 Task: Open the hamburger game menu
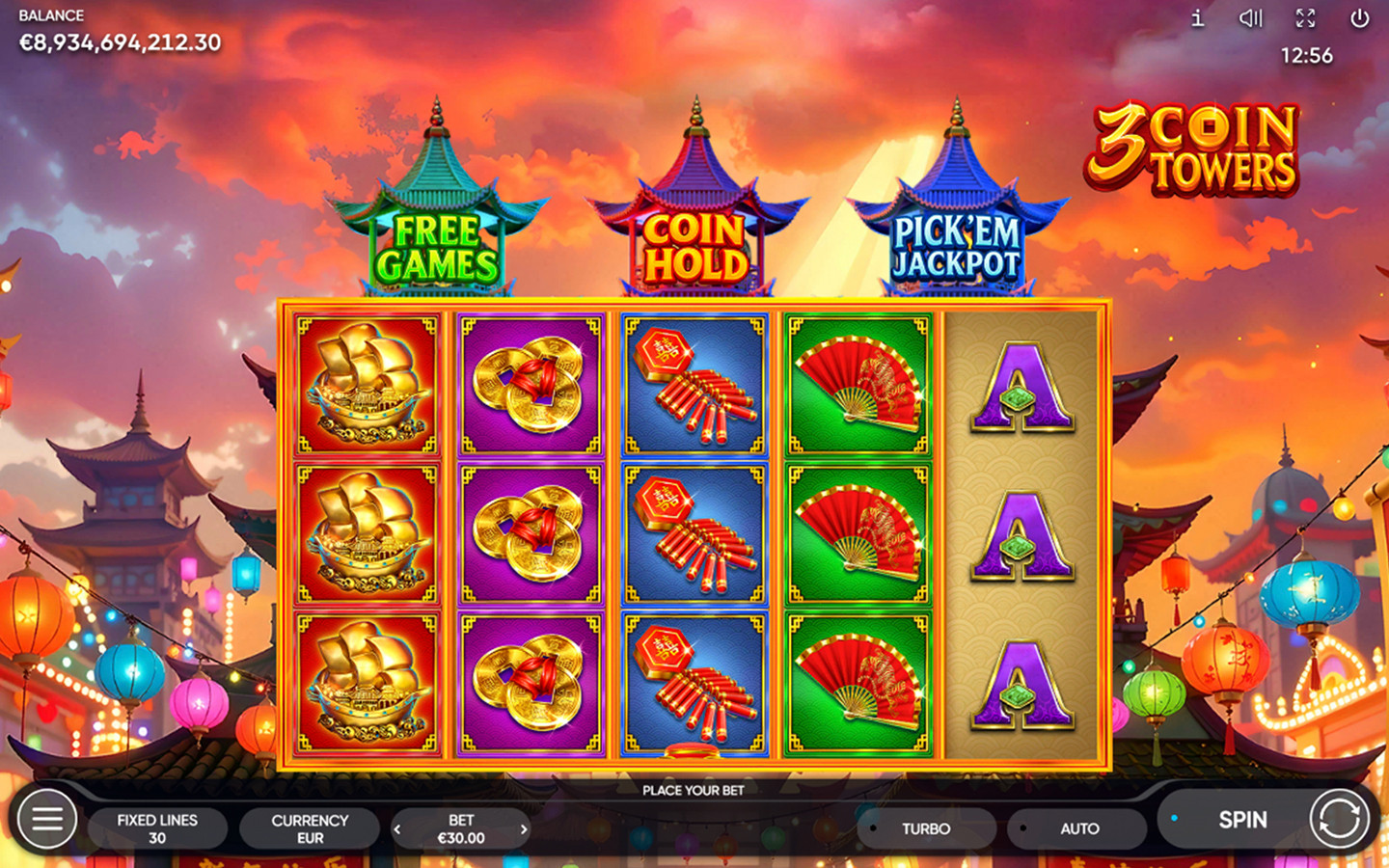pos(45,821)
